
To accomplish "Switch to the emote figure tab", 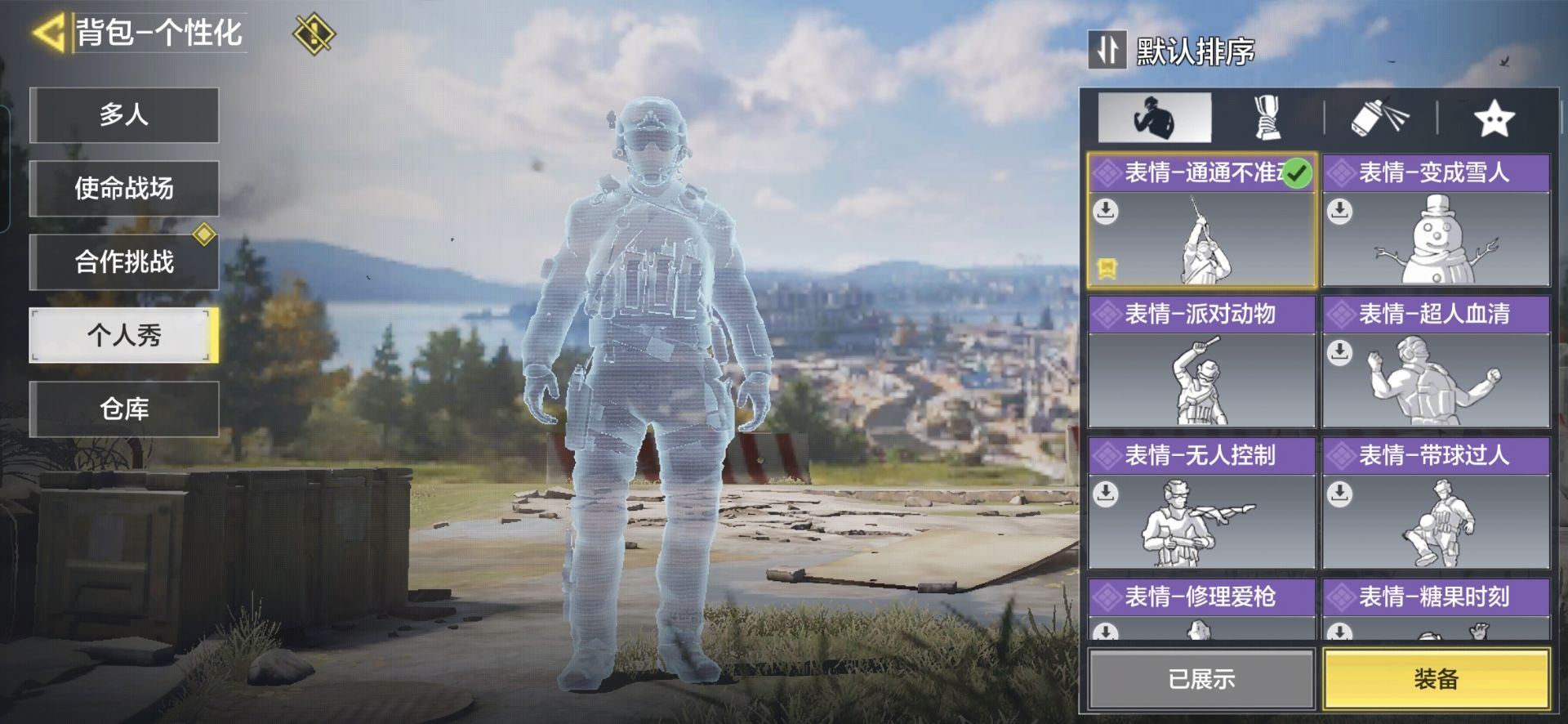I will 1154,118.
